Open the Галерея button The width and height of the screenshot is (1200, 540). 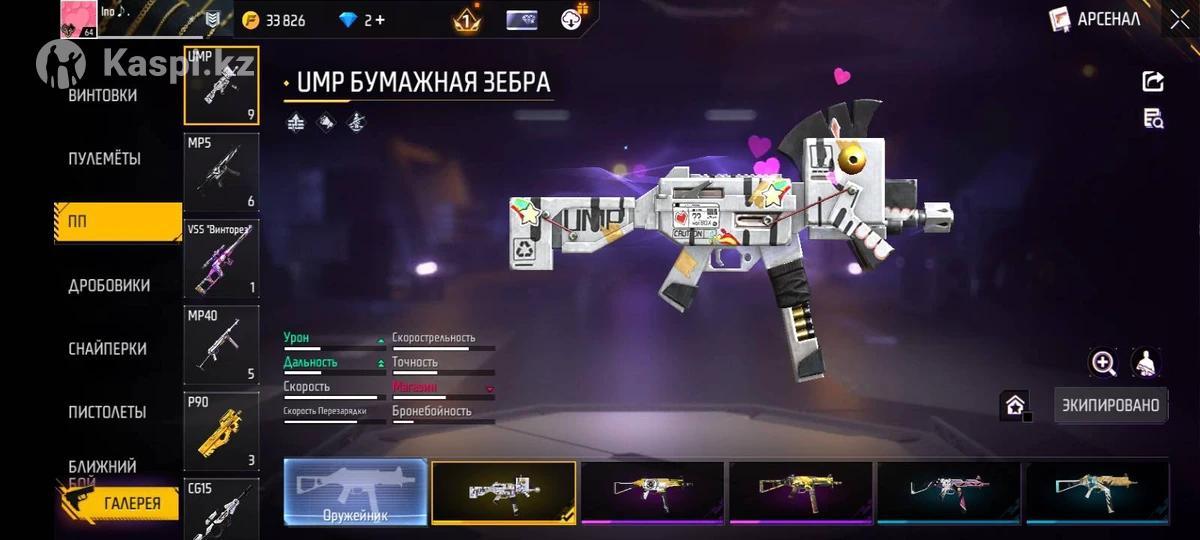pos(122,503)
